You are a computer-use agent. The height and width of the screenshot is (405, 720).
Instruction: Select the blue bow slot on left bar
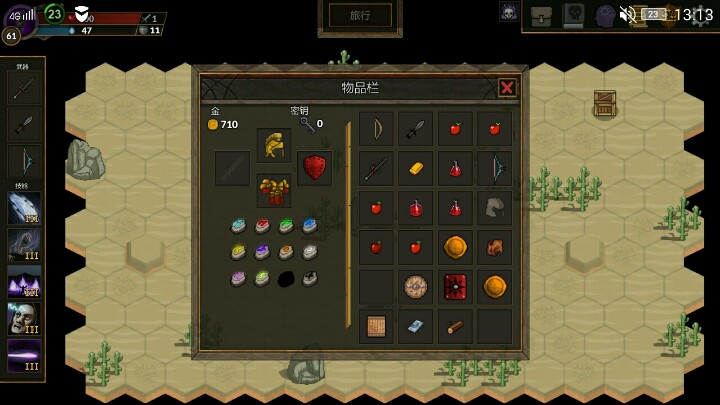coord(24,161)
